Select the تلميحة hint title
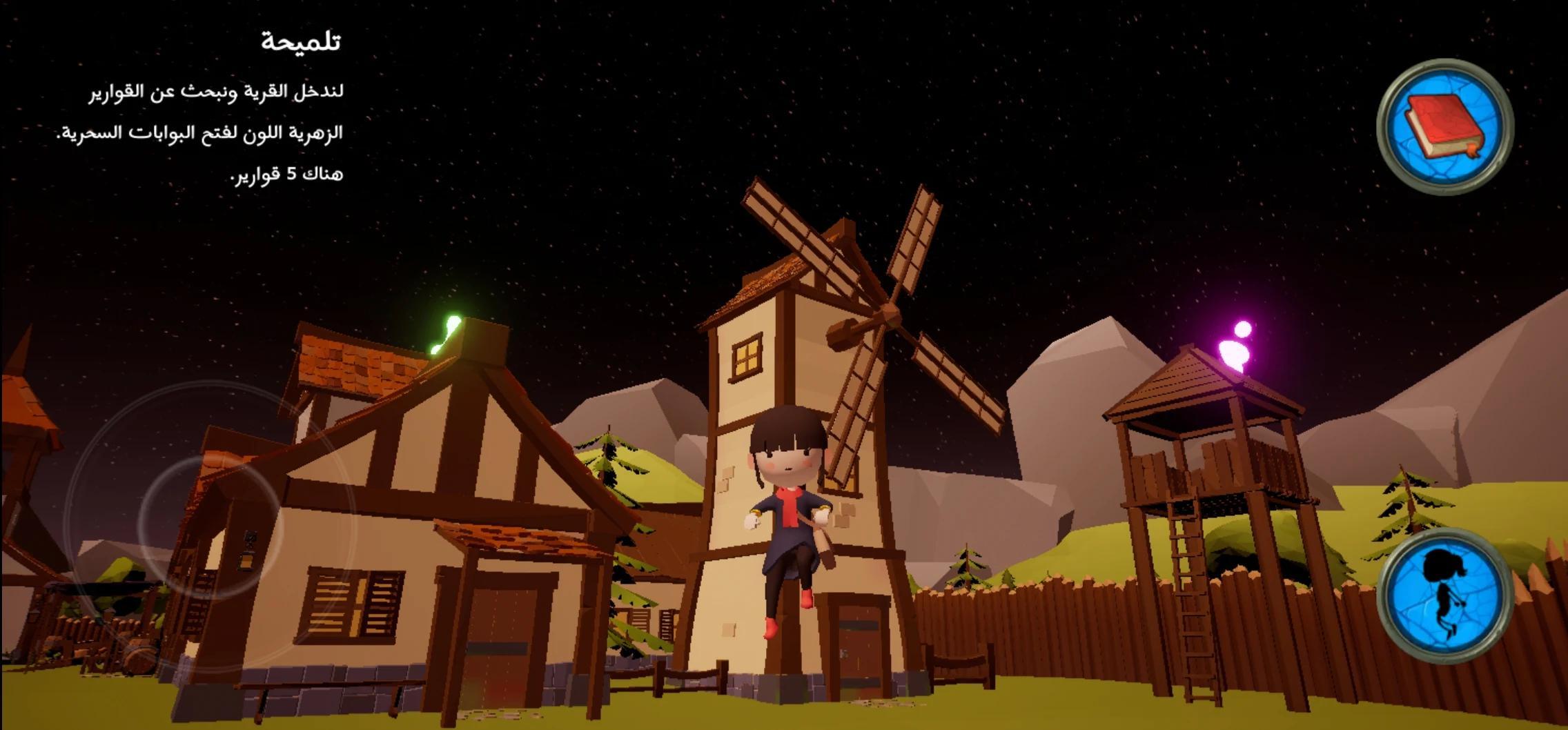Image resolution: width=1568 pixels, height=730 pixels. [x=302, y=41]
